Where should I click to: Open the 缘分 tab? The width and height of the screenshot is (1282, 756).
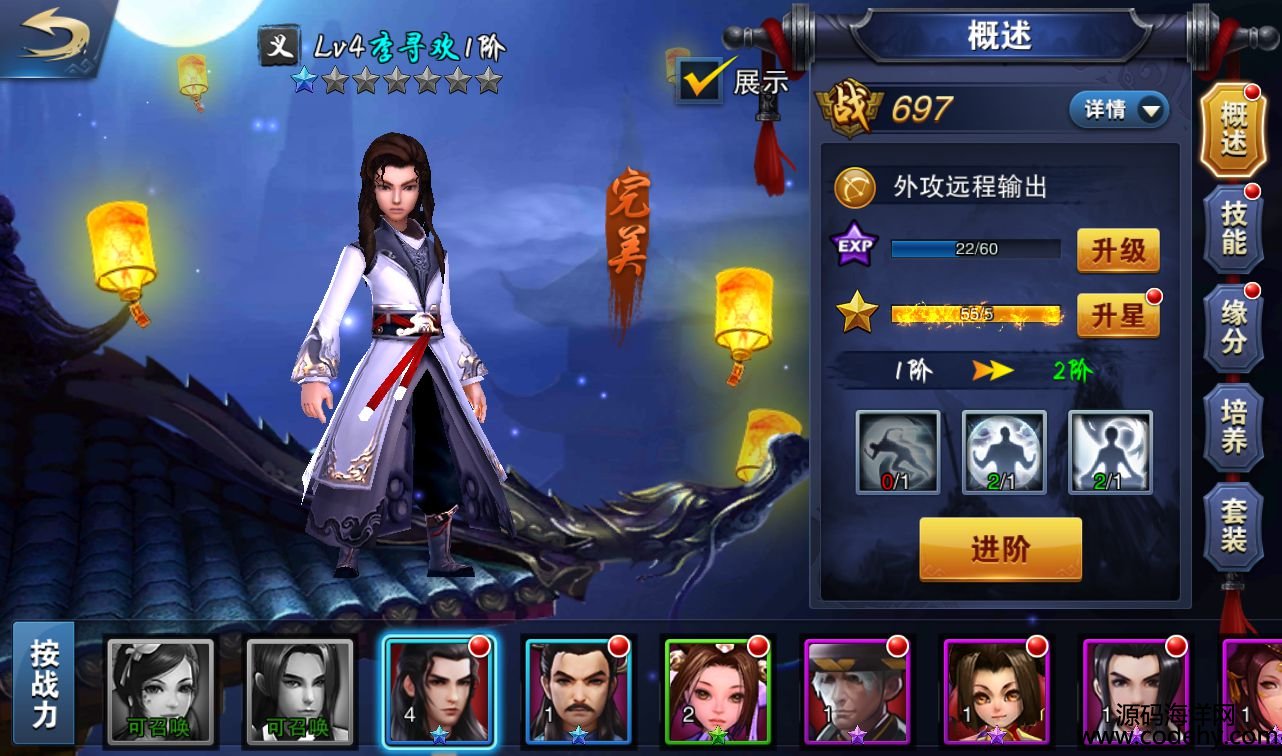click(x=1234, y=327)
